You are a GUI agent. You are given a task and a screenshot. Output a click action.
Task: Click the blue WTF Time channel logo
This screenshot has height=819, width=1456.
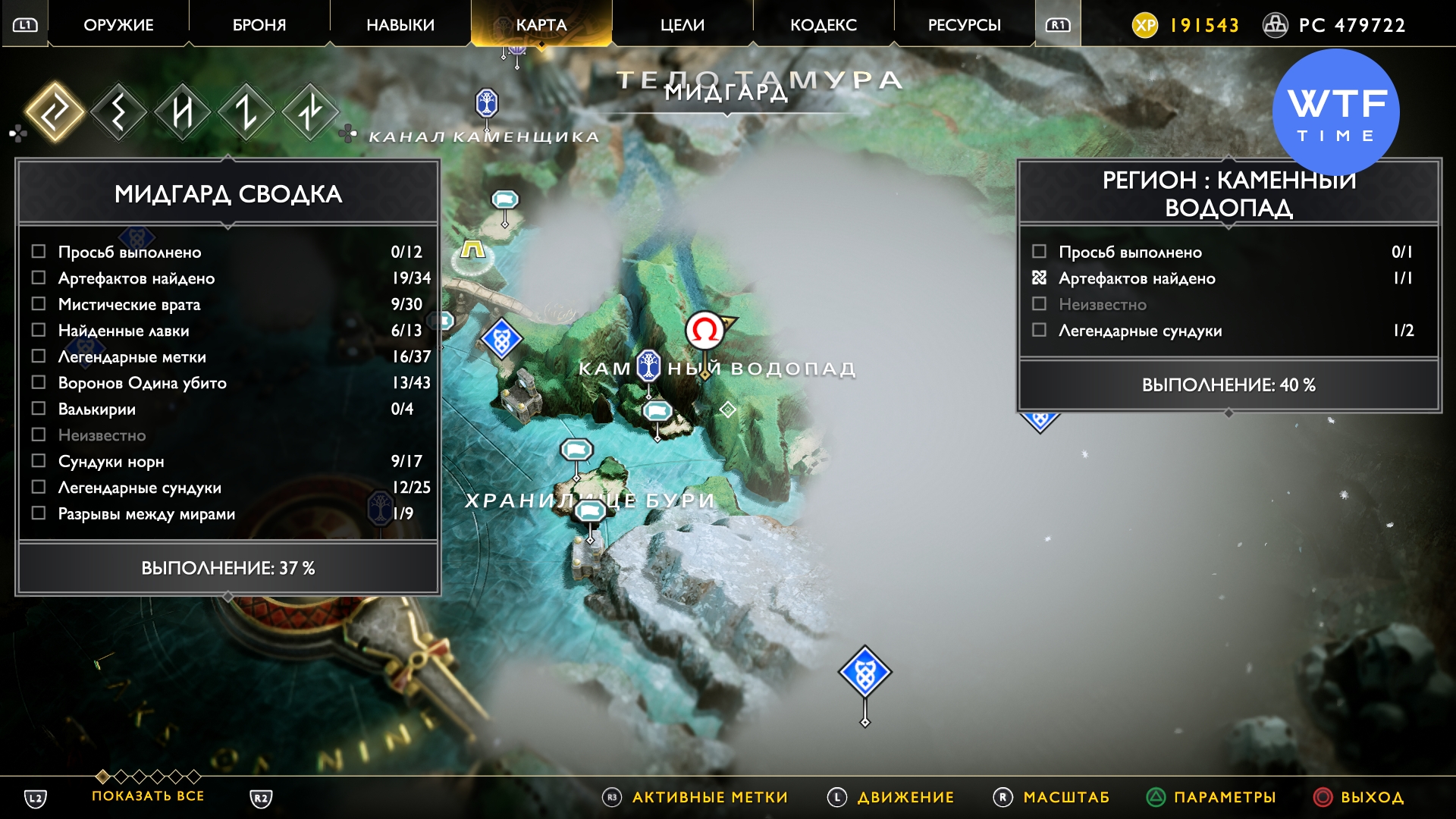[1335, 112]
